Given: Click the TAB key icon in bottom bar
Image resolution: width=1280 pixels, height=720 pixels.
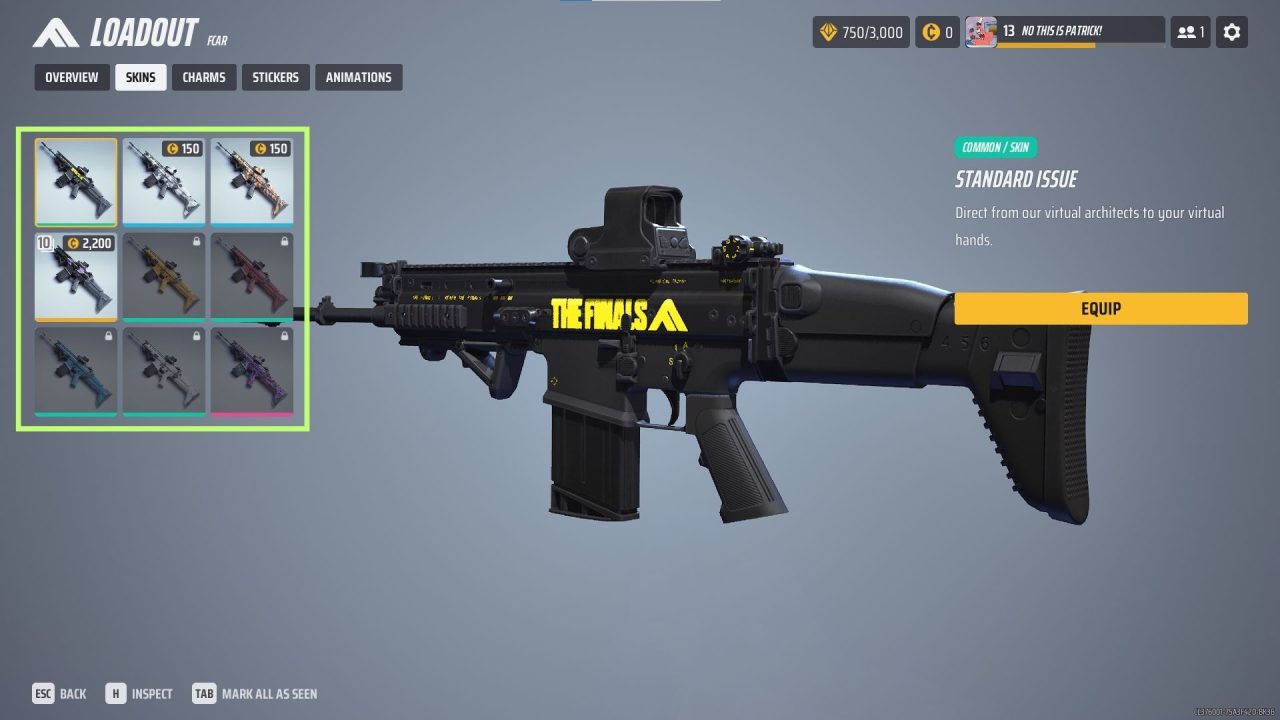Looking at the screenshot, I should coord(203,693).
